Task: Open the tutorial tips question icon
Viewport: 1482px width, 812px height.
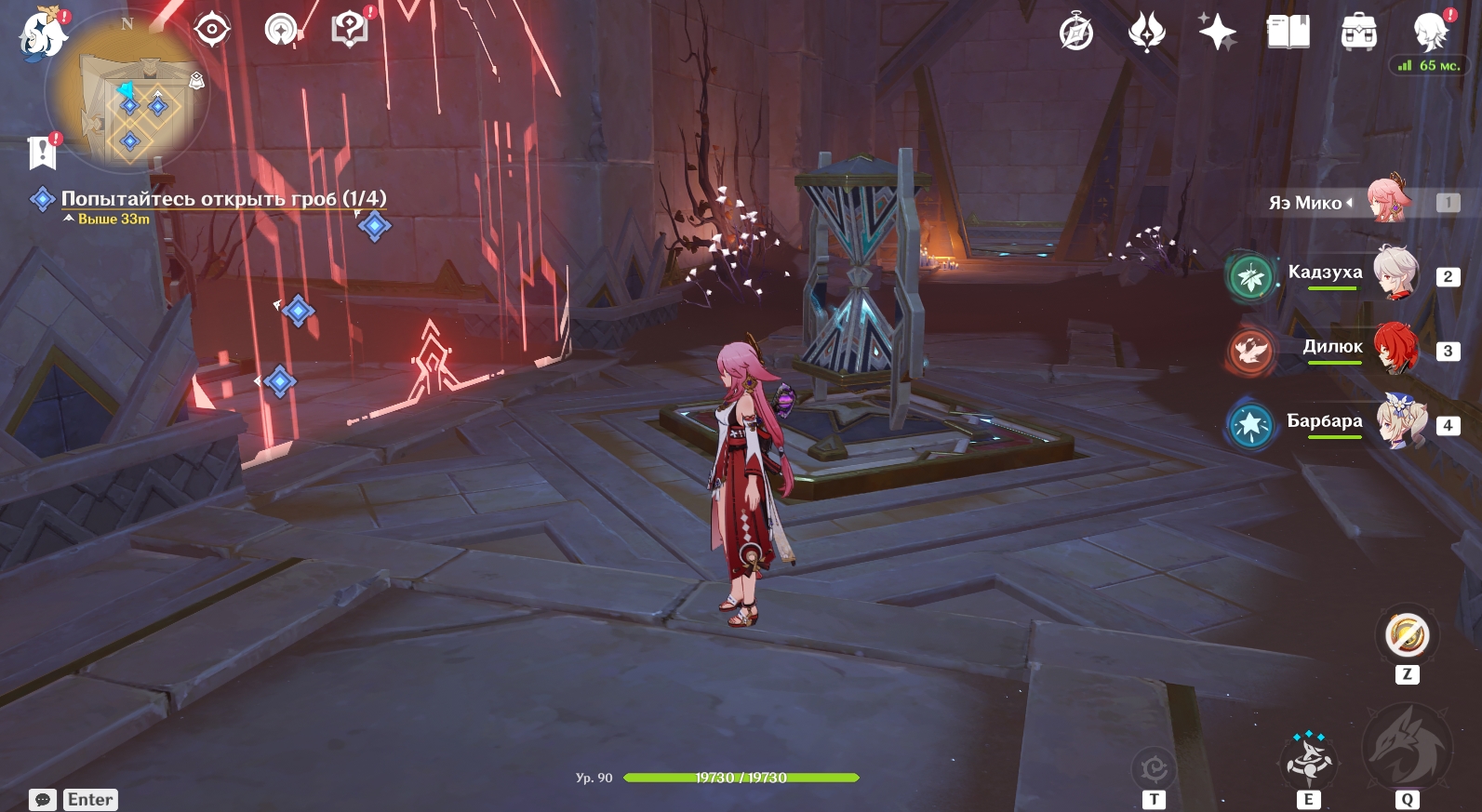Action: 350,31
